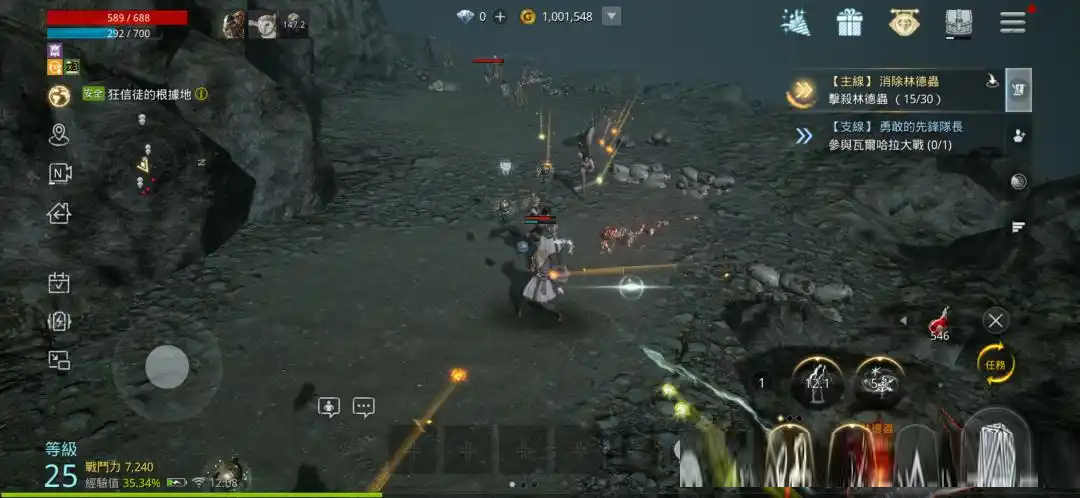Open the speech bubble chat window
1080x498 pixels.
click(363, 407)
